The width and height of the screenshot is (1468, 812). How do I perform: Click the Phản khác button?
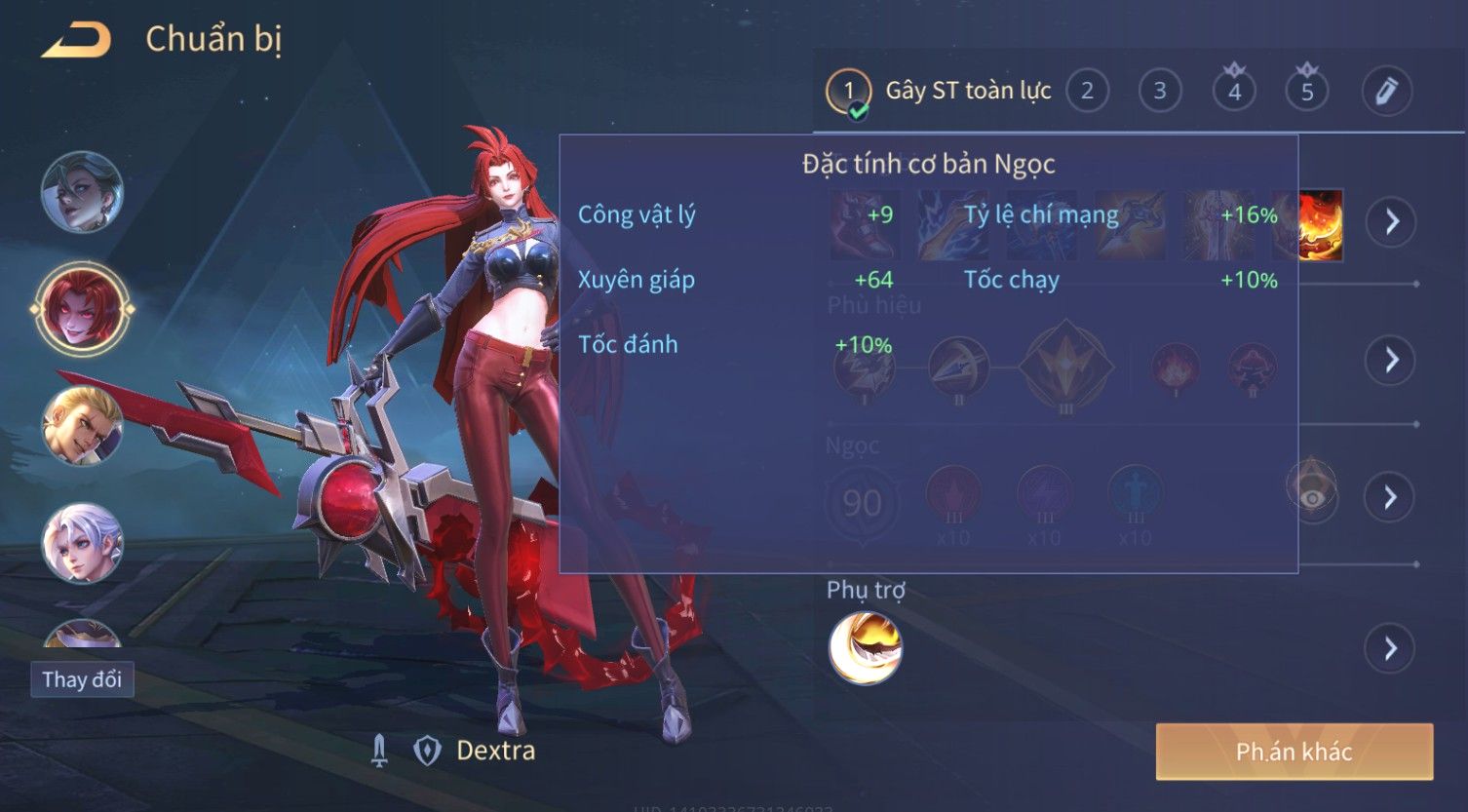coord(1294,752)
